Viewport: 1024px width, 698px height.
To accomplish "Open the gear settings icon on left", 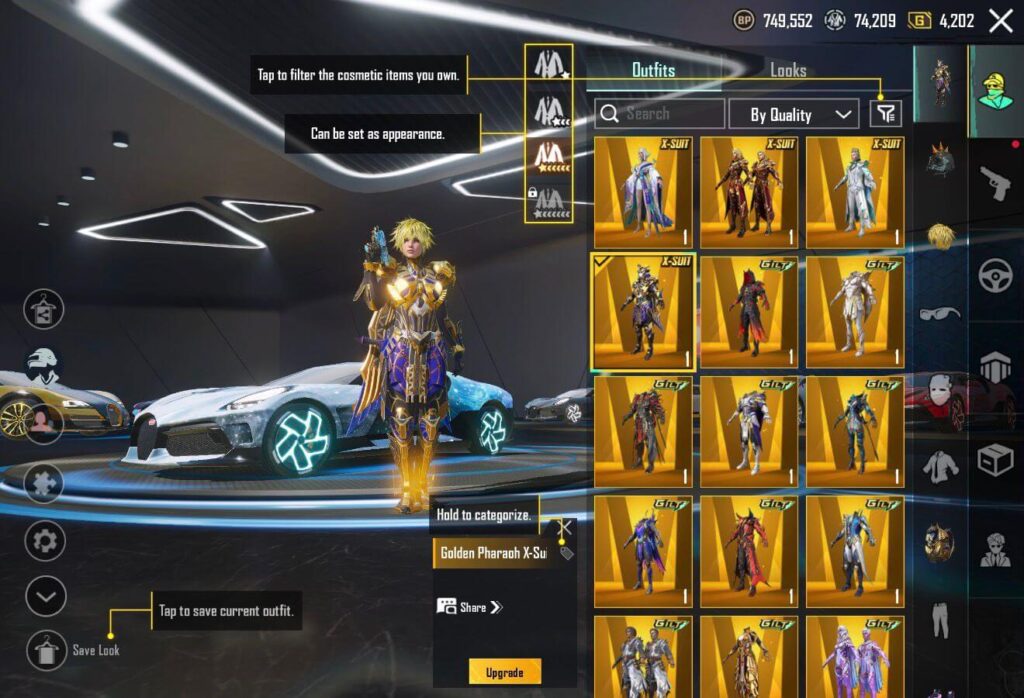I will [x=45, y=541].
